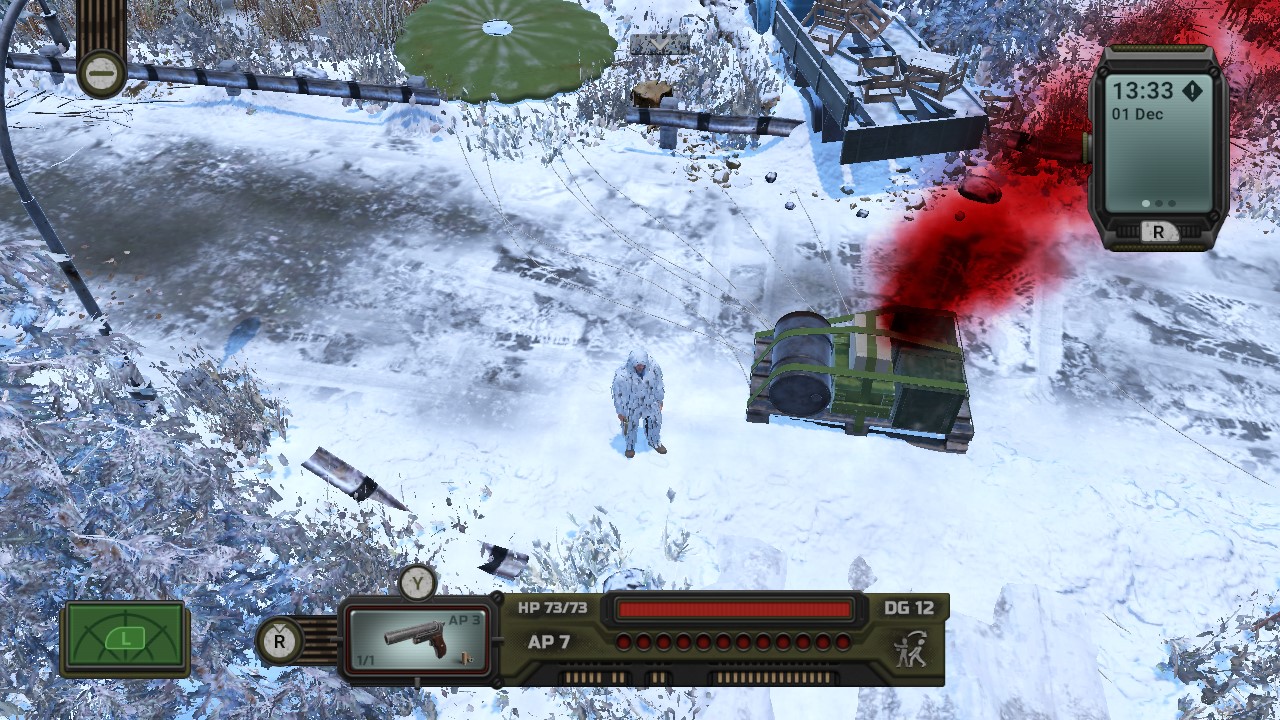
Task: Expand the wristwatch menu with its R button
Action: (x=1160, y=231)
